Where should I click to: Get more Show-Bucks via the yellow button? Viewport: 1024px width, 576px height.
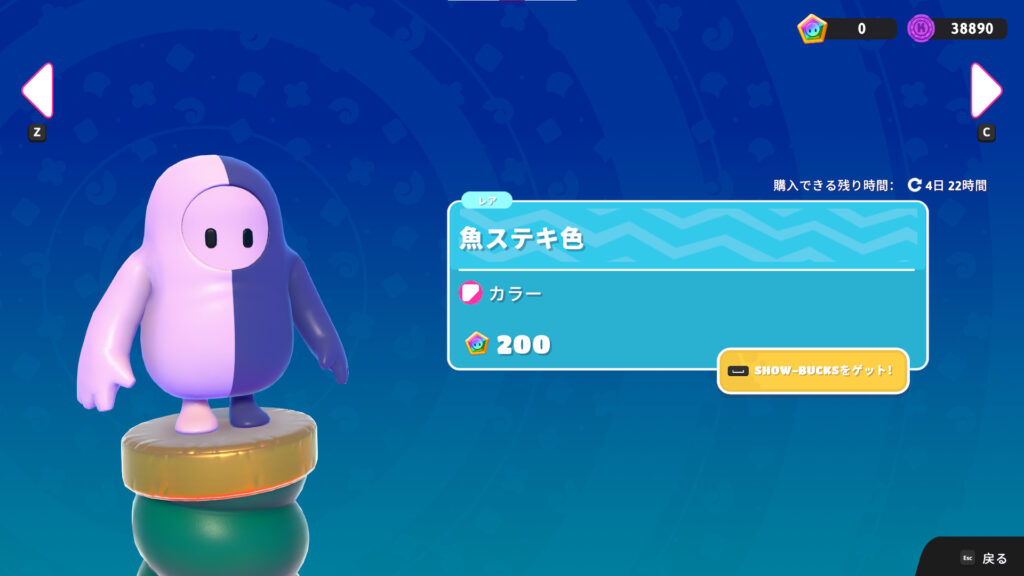(x=812, y=371)
